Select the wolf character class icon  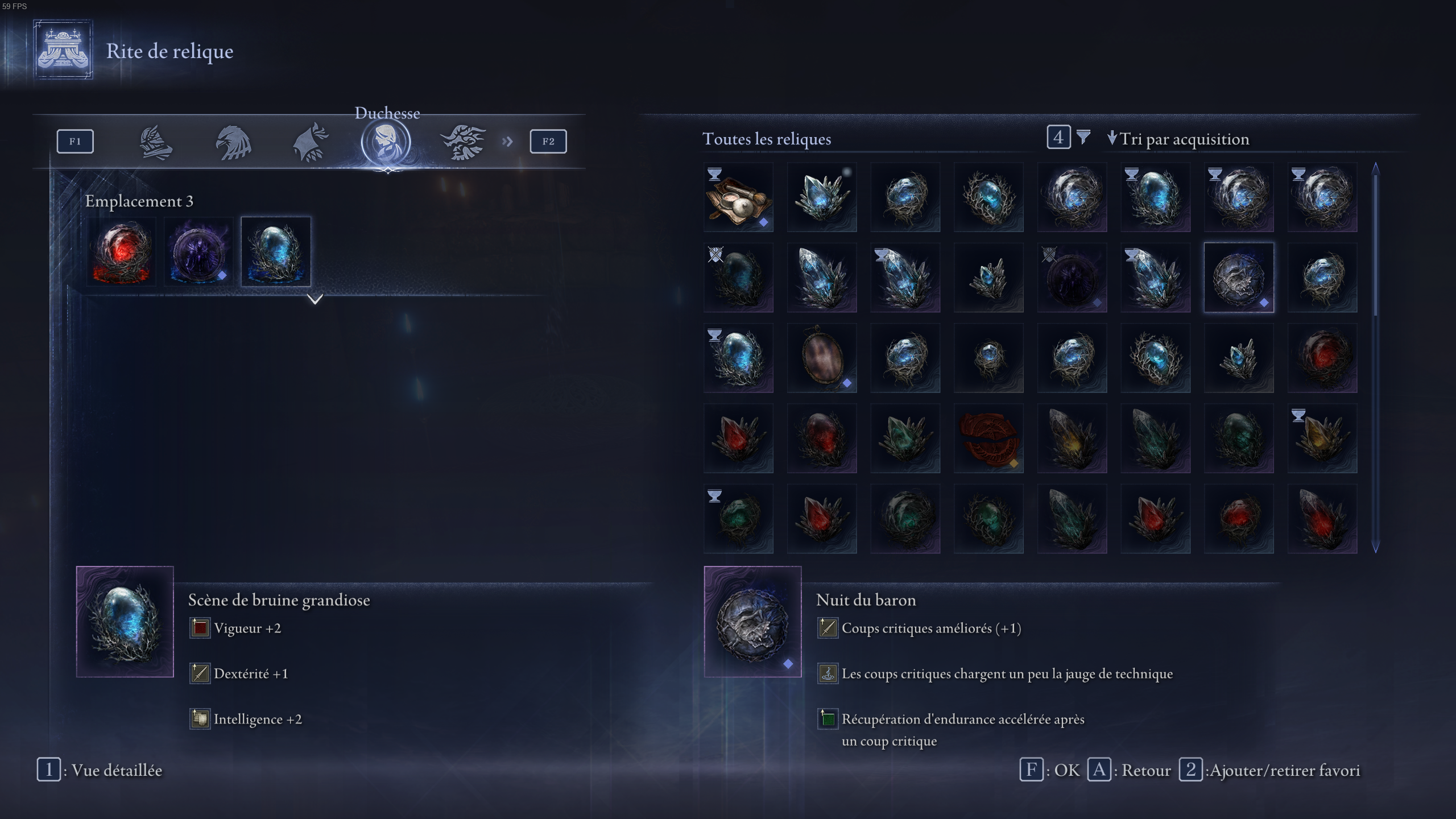(310, 142)
